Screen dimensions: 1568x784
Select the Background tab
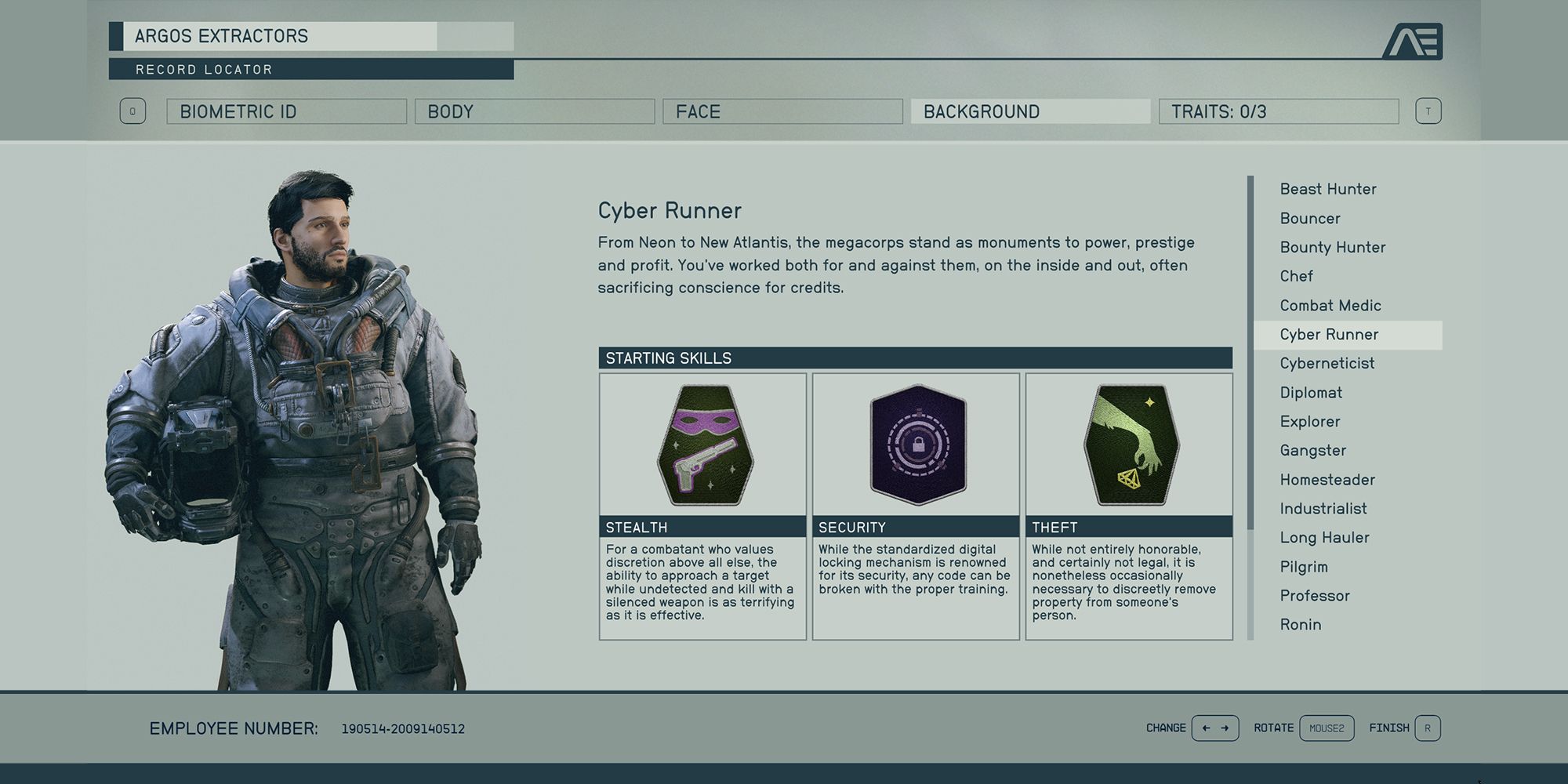pyautogui.click(x=1029, y=111)
